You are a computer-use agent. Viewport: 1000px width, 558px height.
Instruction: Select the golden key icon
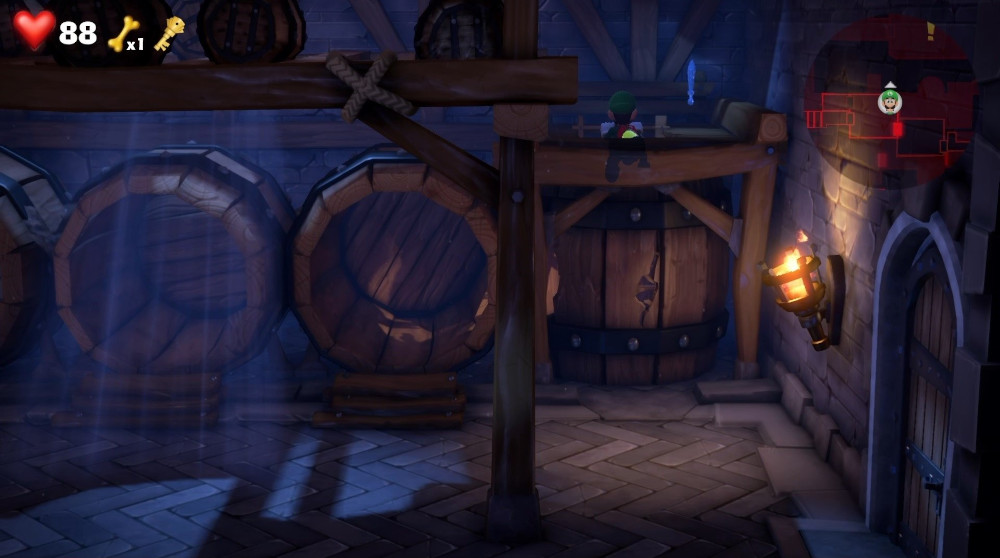click(169, 32)
